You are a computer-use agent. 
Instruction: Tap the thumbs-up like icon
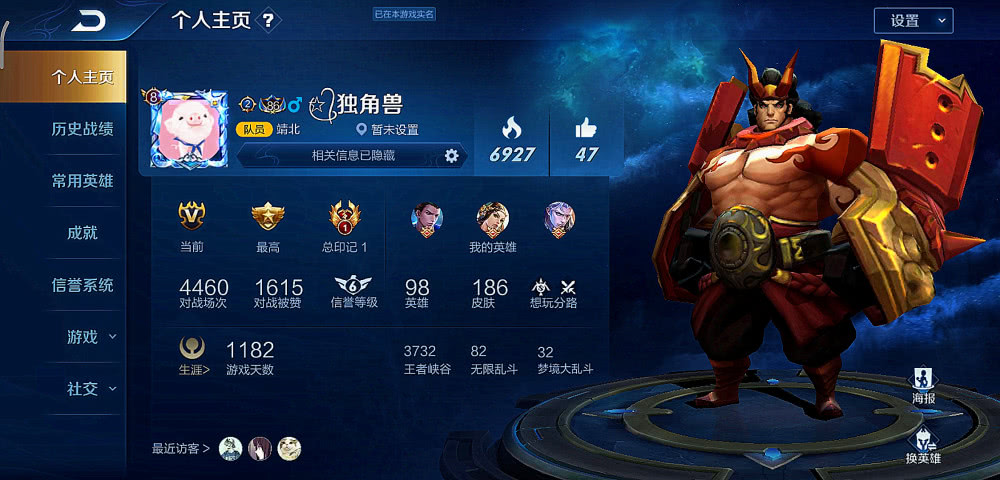[x=586, y=128]
